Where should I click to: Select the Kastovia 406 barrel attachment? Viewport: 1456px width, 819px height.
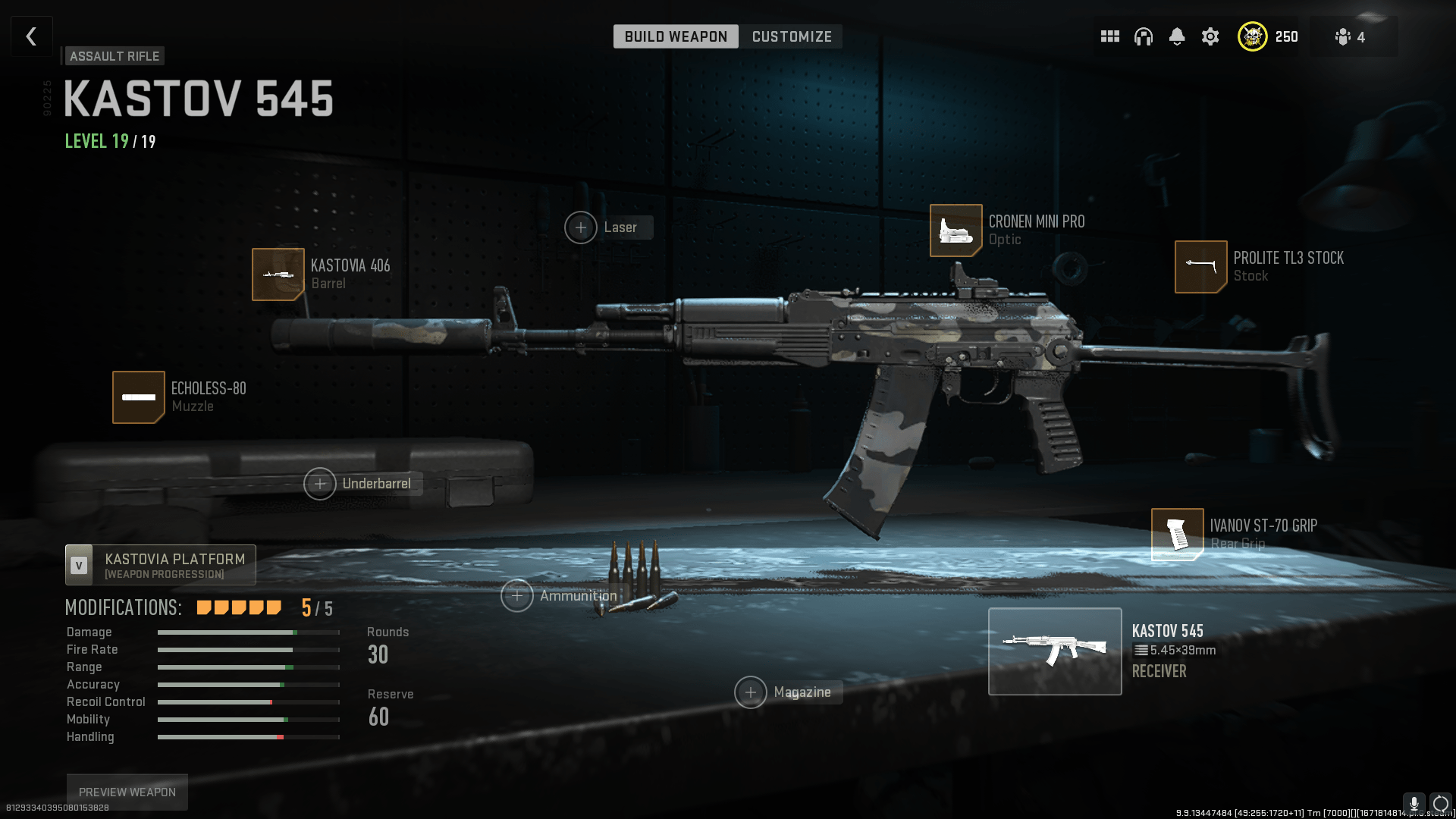278,275
